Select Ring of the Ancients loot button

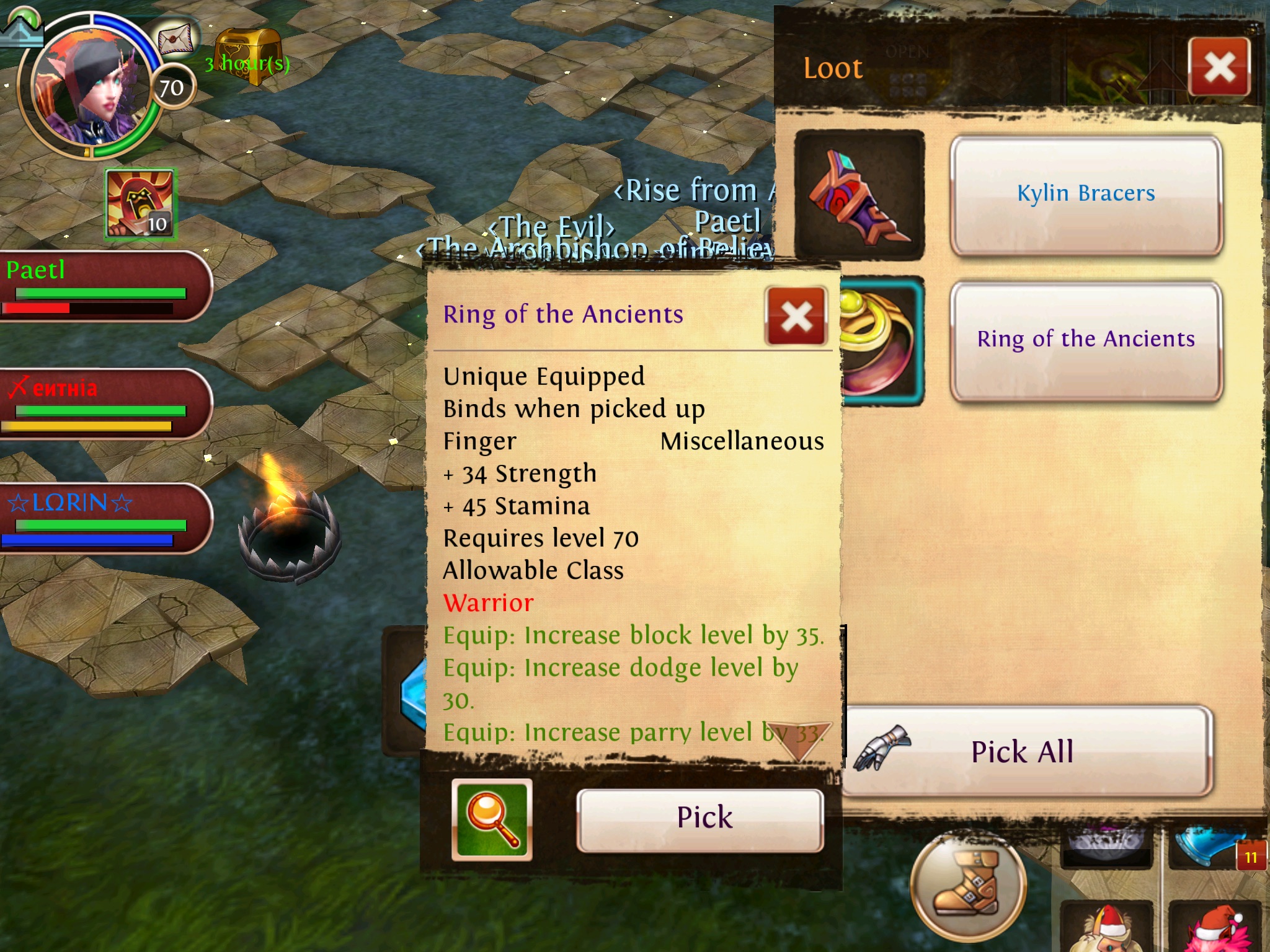tap(1086, 340)
